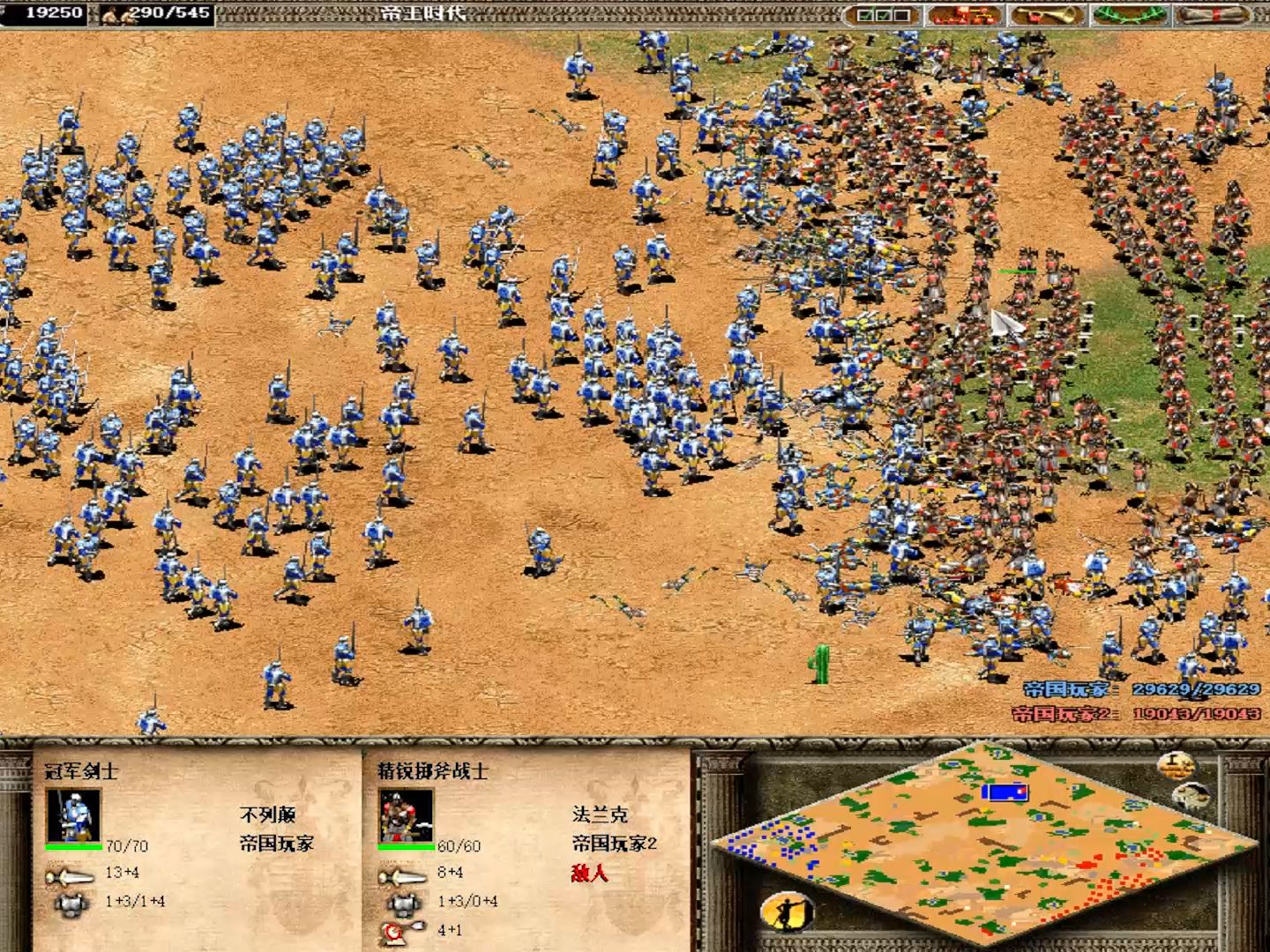Open chat with the horn icon
The image size is (1270, 952).
click(x=1046, y=15)
